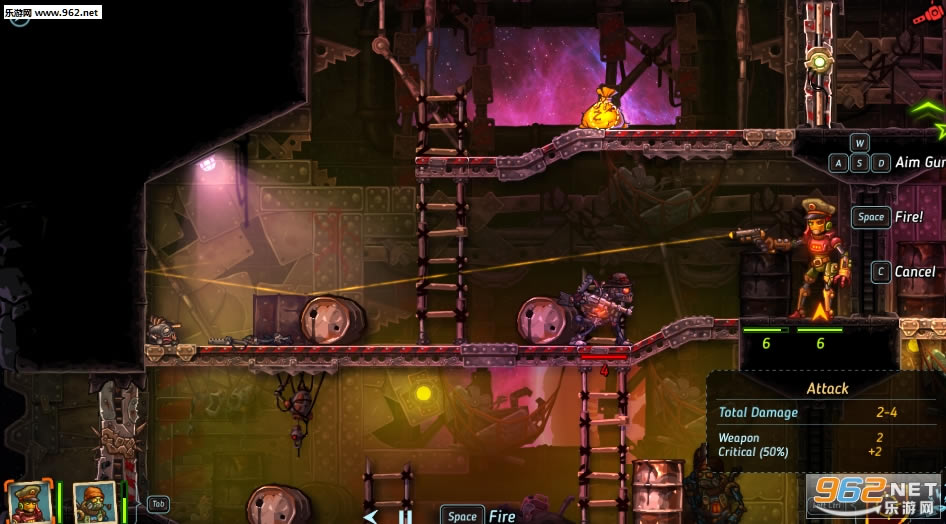Select the bearded crew member portrait in orange beanie
946x524 pixels.
[93, 503]
